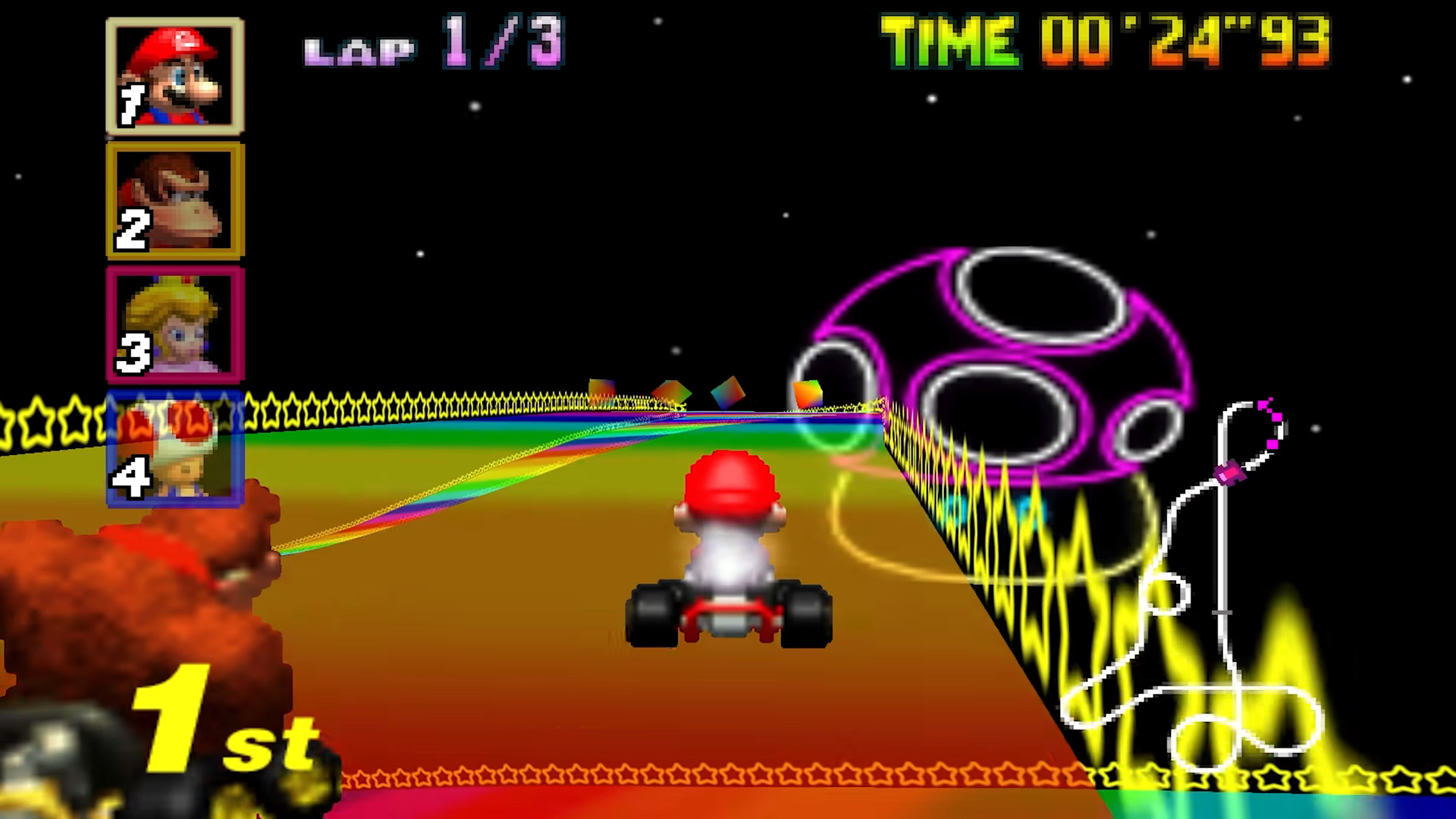Viewport: 1456px width, 819px height.
Task: Choose Peach's third-place portrait
Action: coord(175,324)
